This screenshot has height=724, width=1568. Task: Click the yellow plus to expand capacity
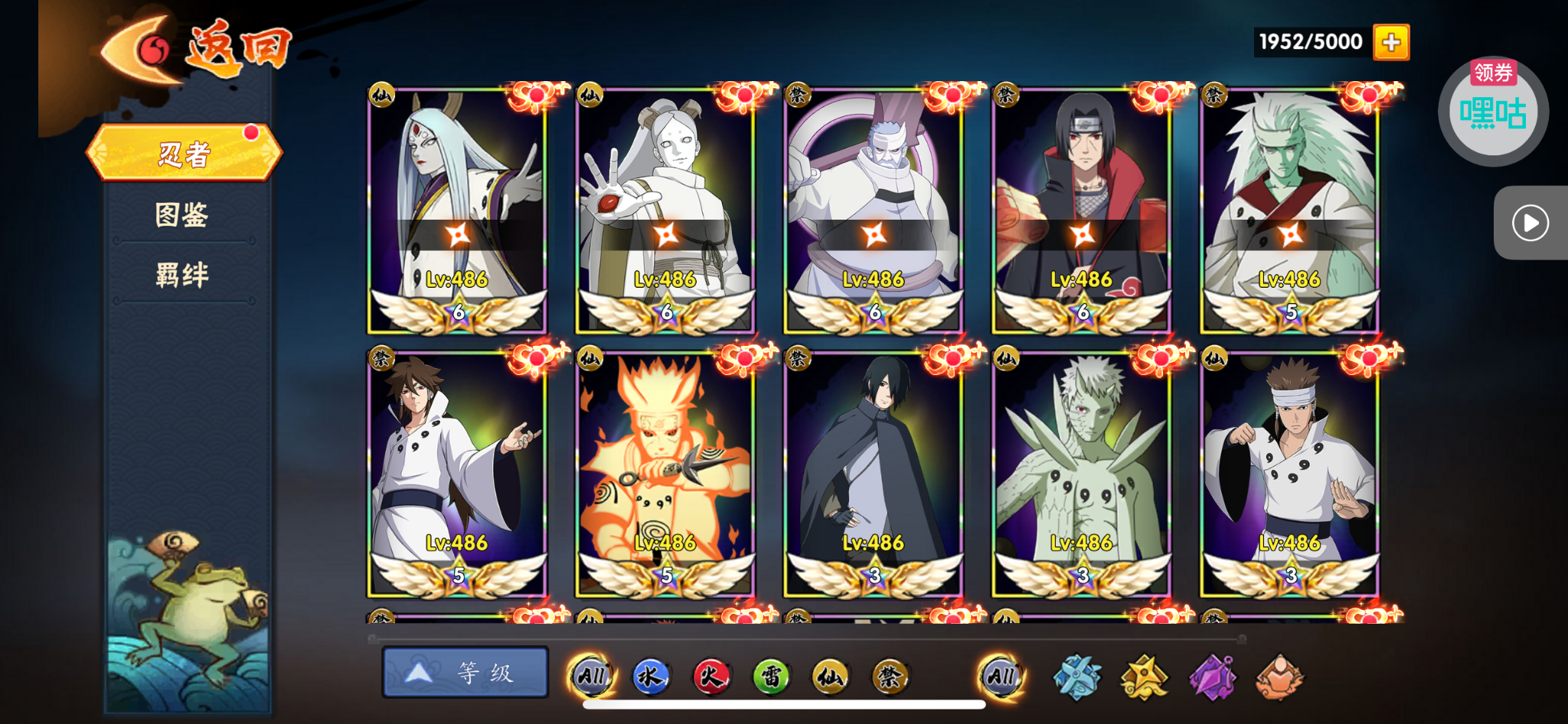(x=1391, y=42)
